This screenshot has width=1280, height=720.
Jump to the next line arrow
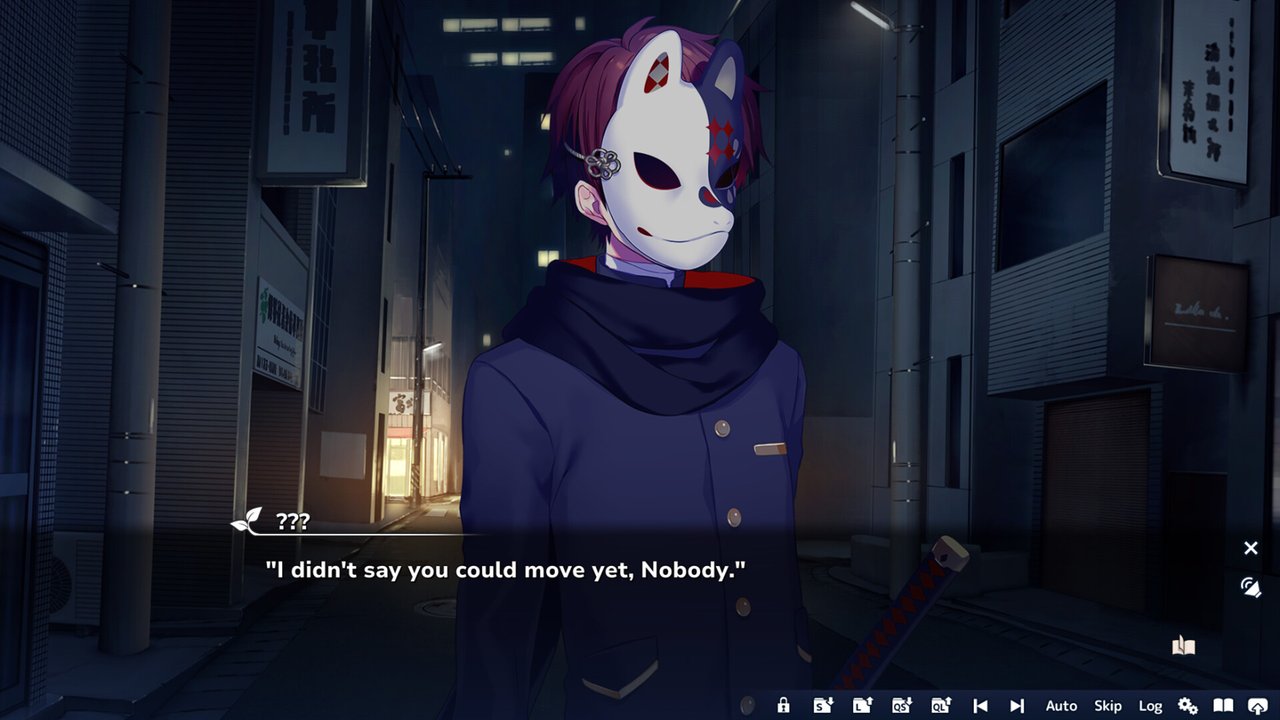pyautogui.click(x=1017, y=706)
